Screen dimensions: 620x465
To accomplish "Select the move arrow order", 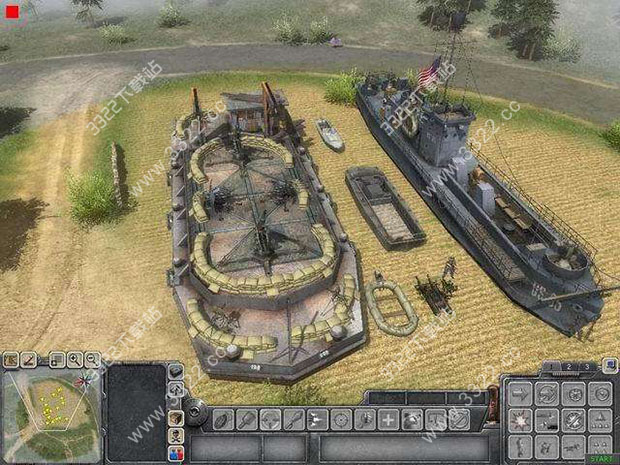I will 519,395.
